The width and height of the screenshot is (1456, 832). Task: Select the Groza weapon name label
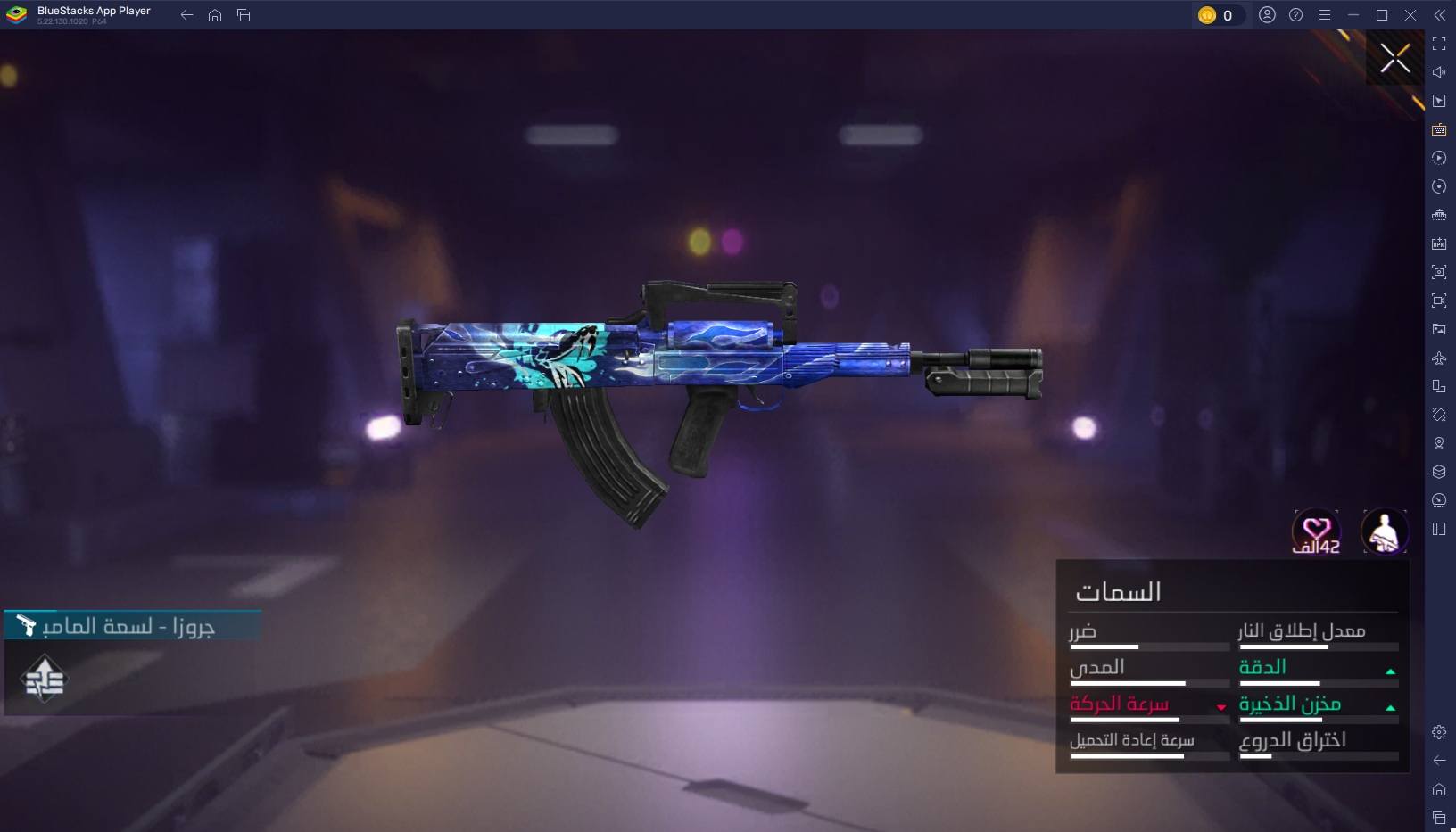pyautogui.click(x=128, y=626)
